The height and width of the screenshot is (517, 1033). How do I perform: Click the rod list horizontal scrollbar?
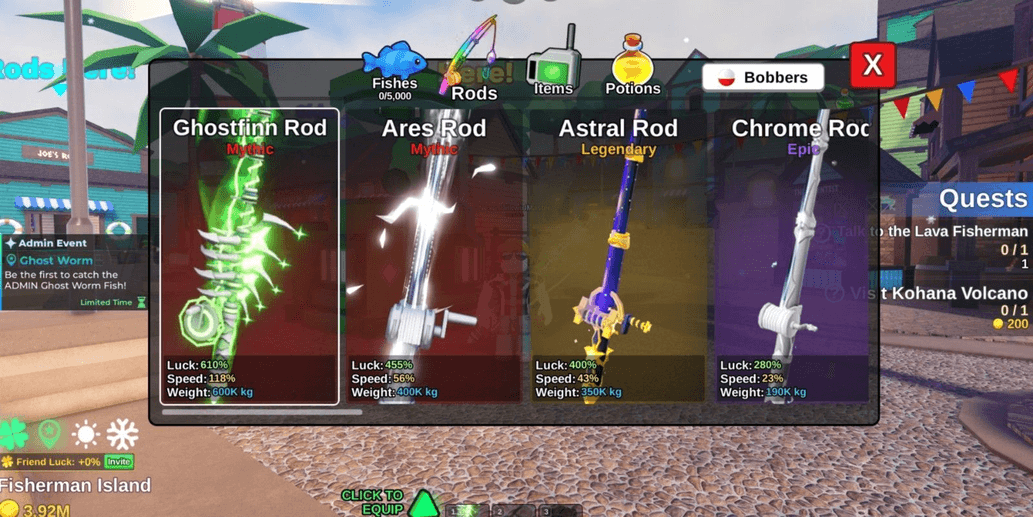262,411
